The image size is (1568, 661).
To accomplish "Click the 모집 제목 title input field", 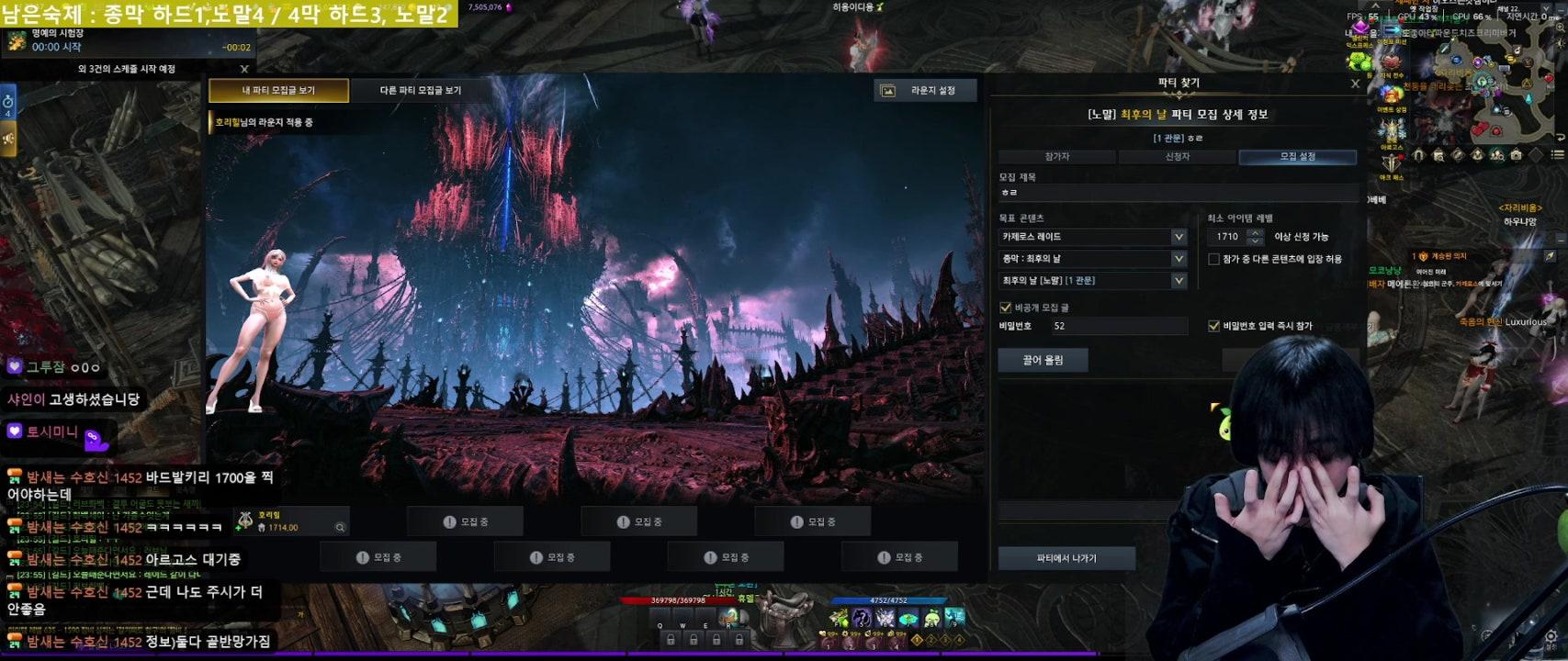I will pyautogui.click(x=1178, y=193).
